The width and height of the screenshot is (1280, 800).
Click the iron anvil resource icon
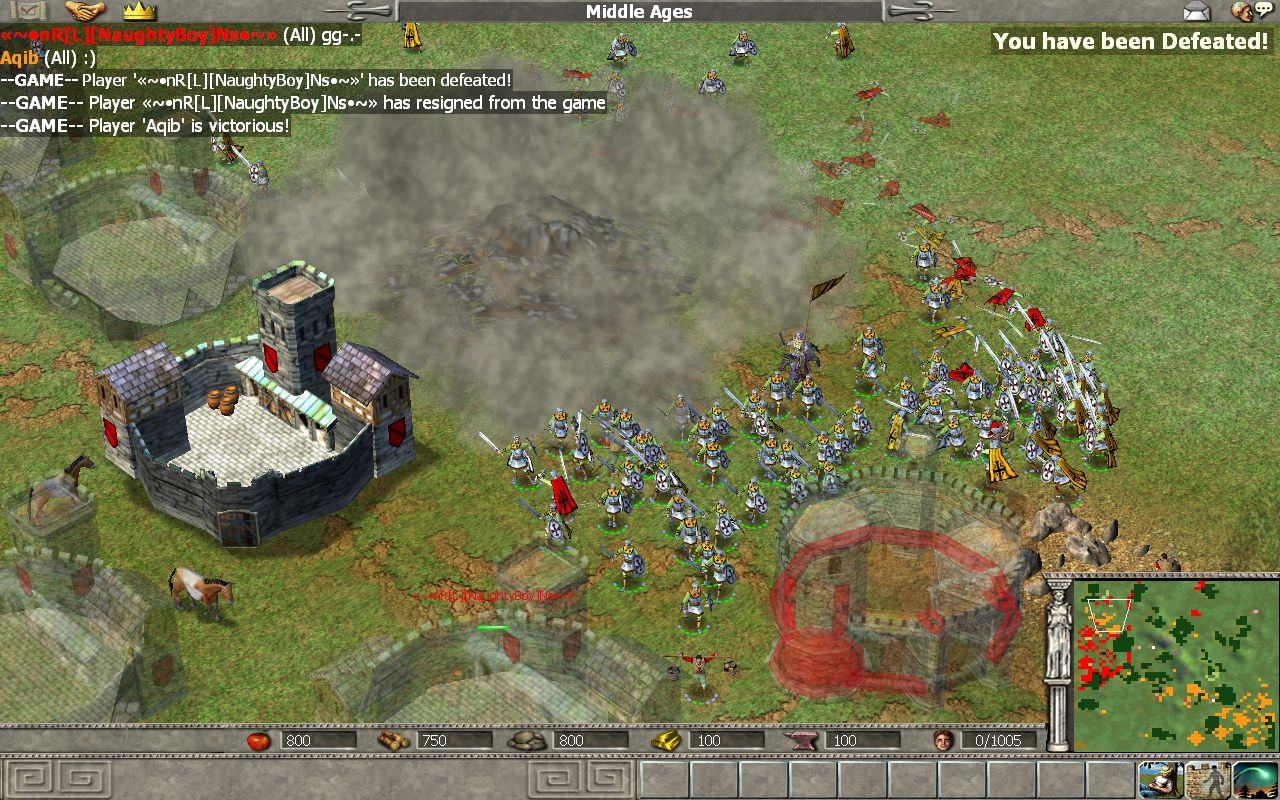pos(803,740)
